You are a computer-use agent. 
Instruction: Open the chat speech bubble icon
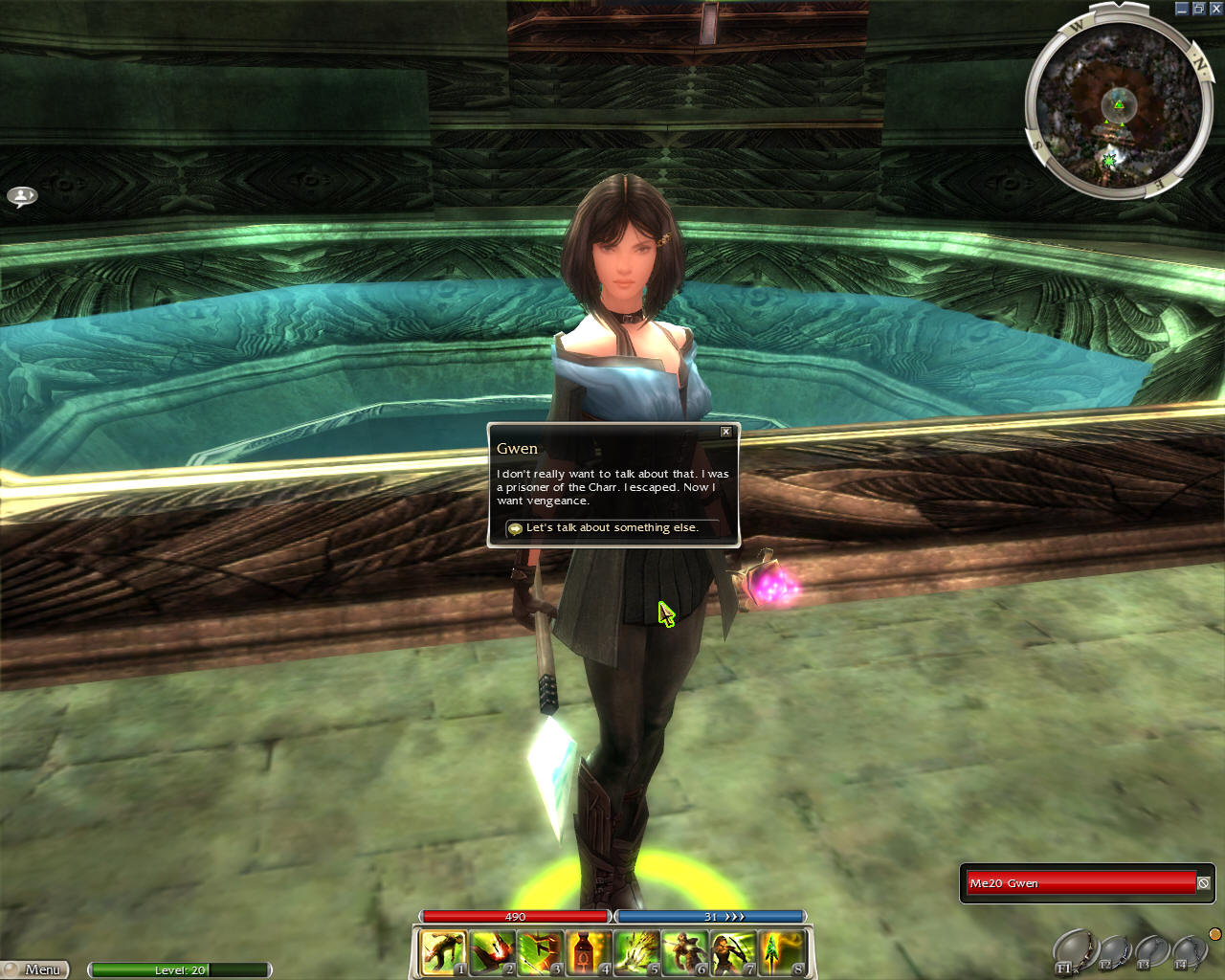point(22,196)
